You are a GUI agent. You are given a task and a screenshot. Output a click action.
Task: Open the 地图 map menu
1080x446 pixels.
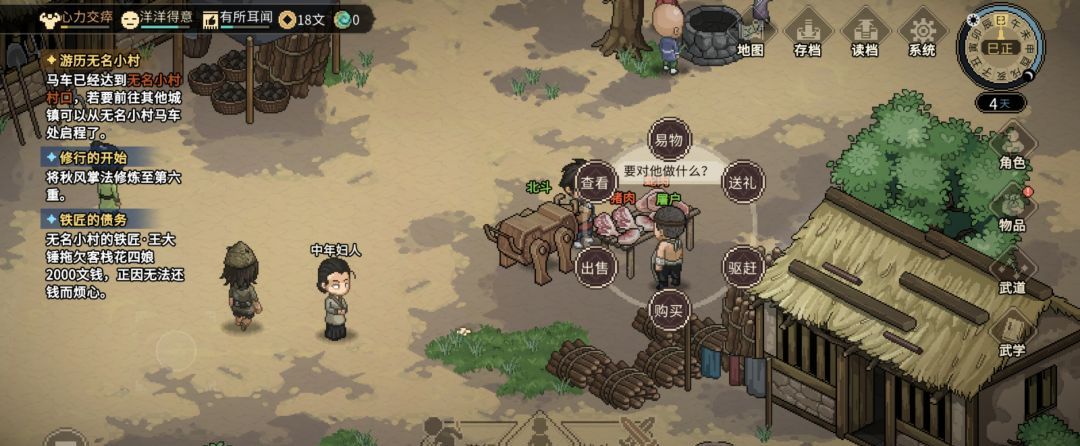[x=750, y=34]
